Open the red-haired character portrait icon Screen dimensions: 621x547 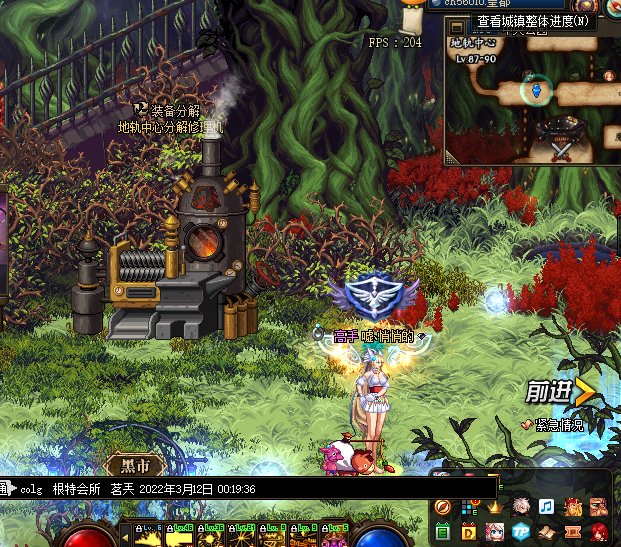599,531
